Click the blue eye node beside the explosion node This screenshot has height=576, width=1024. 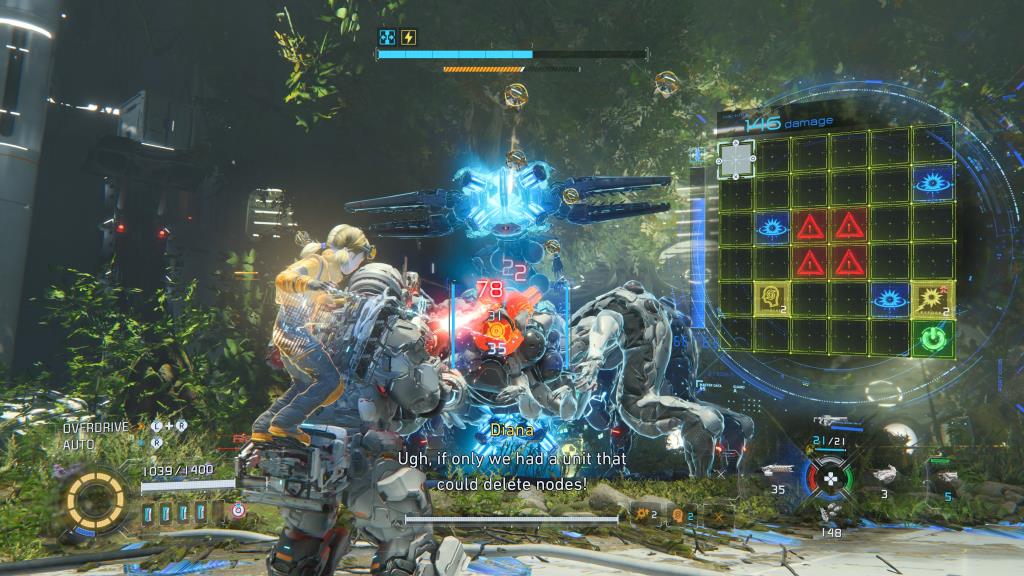tap(889, 297)
